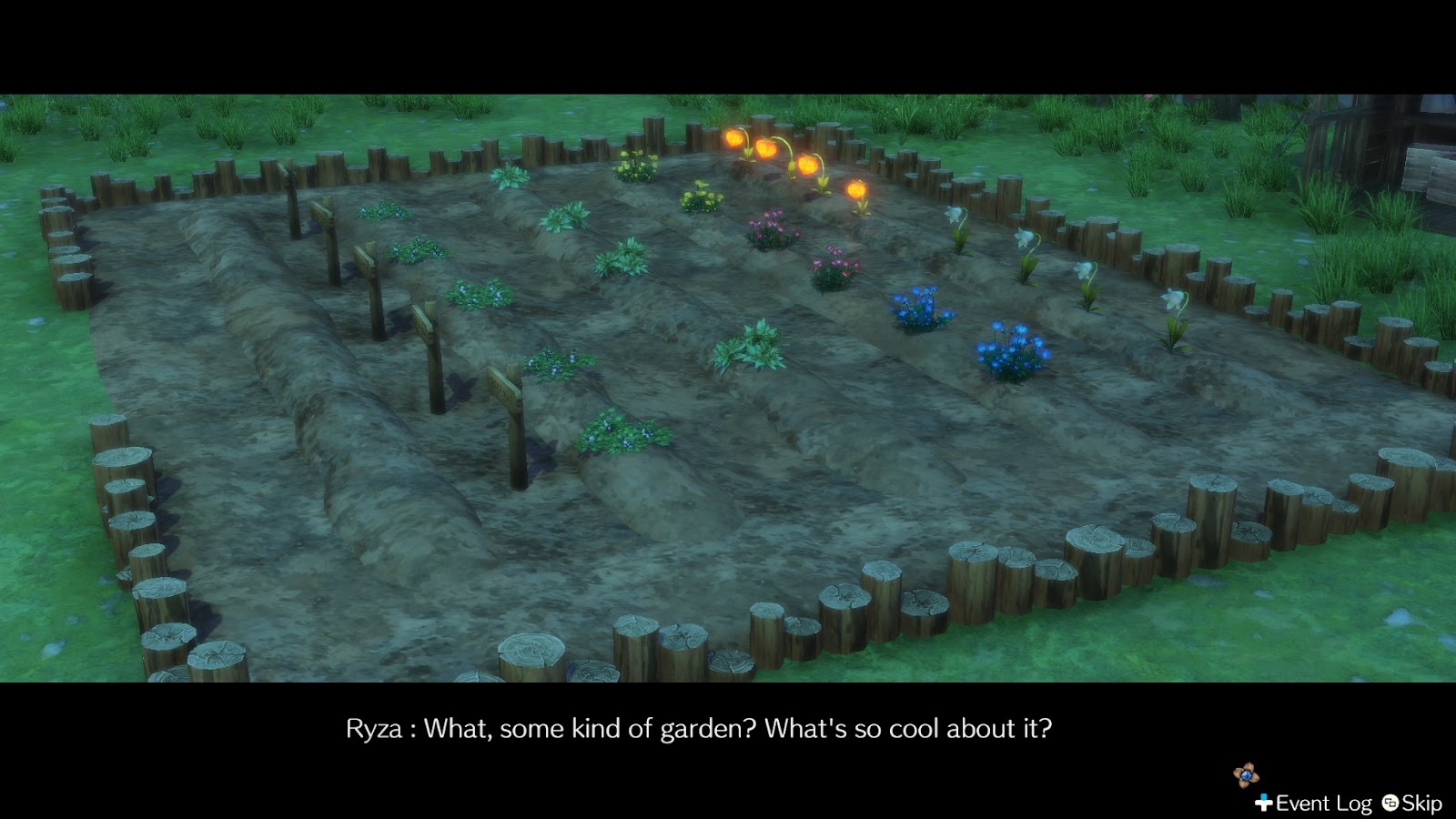The width and height of the screenshot is (1456, 819).
Task: Skip the current cutscene
Action: [1421, 804]
